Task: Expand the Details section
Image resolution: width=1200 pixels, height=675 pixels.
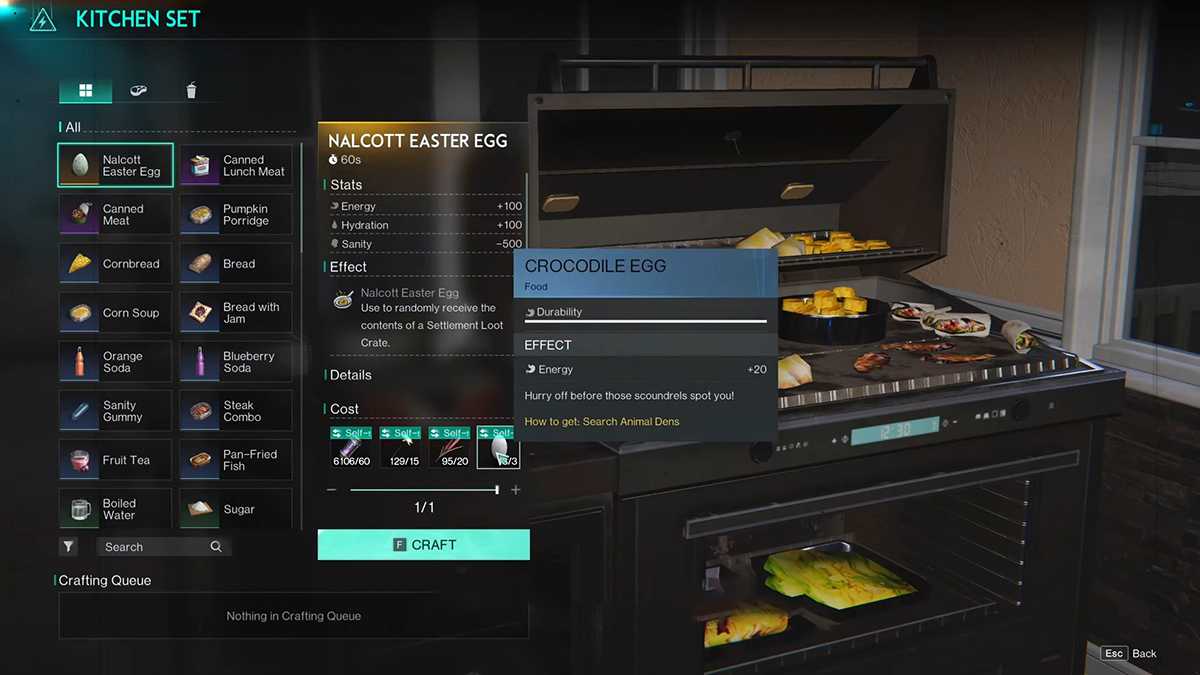Action: coord(351,375)
